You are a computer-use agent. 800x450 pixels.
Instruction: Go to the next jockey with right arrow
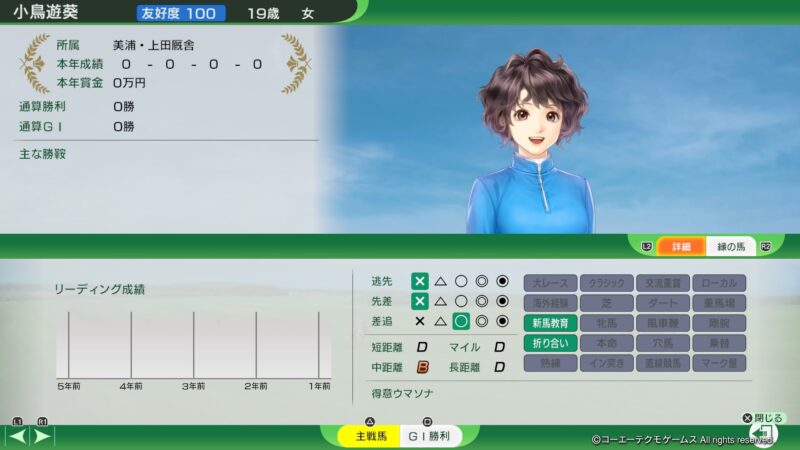42,436
